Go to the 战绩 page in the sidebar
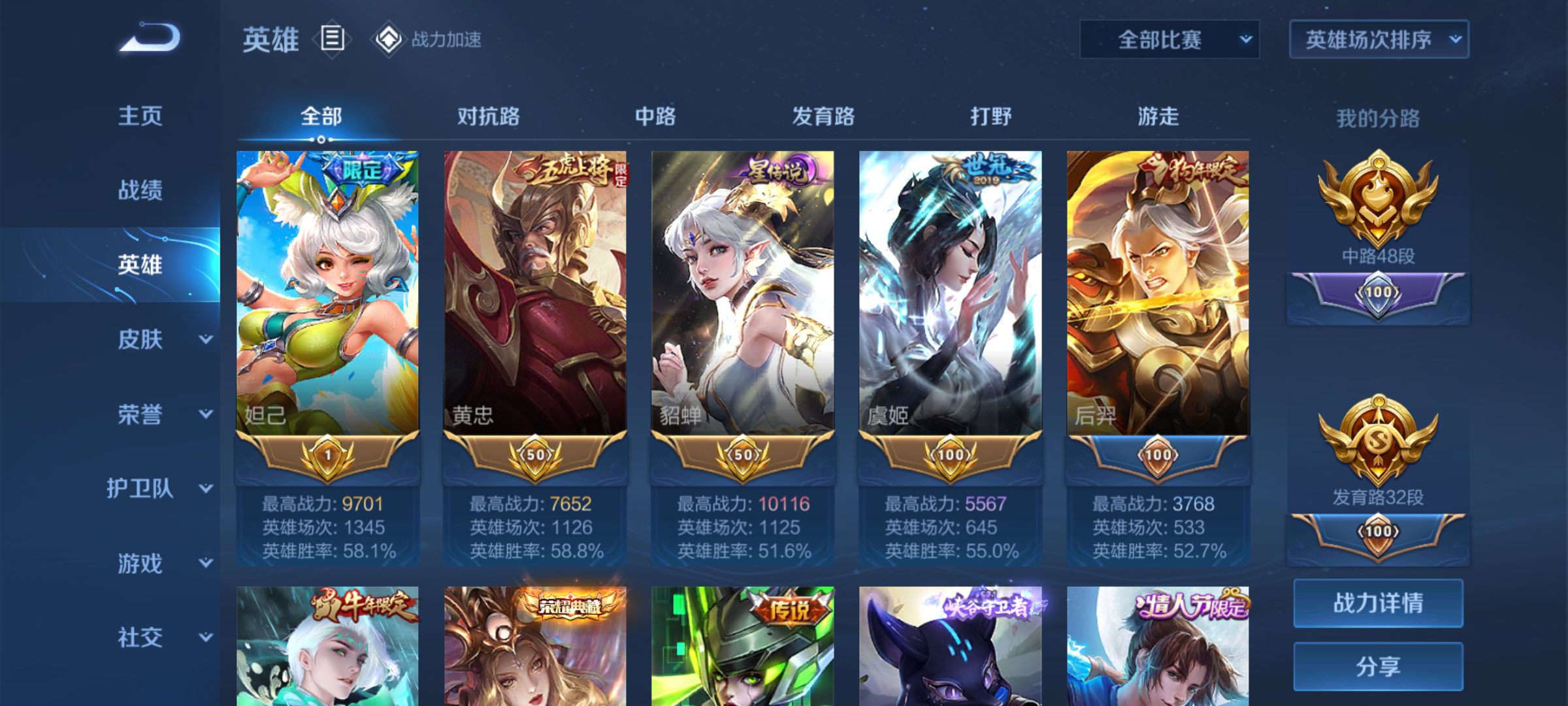Image resolution: width=1568 pixels, height=706 pixels. [139, 190]
